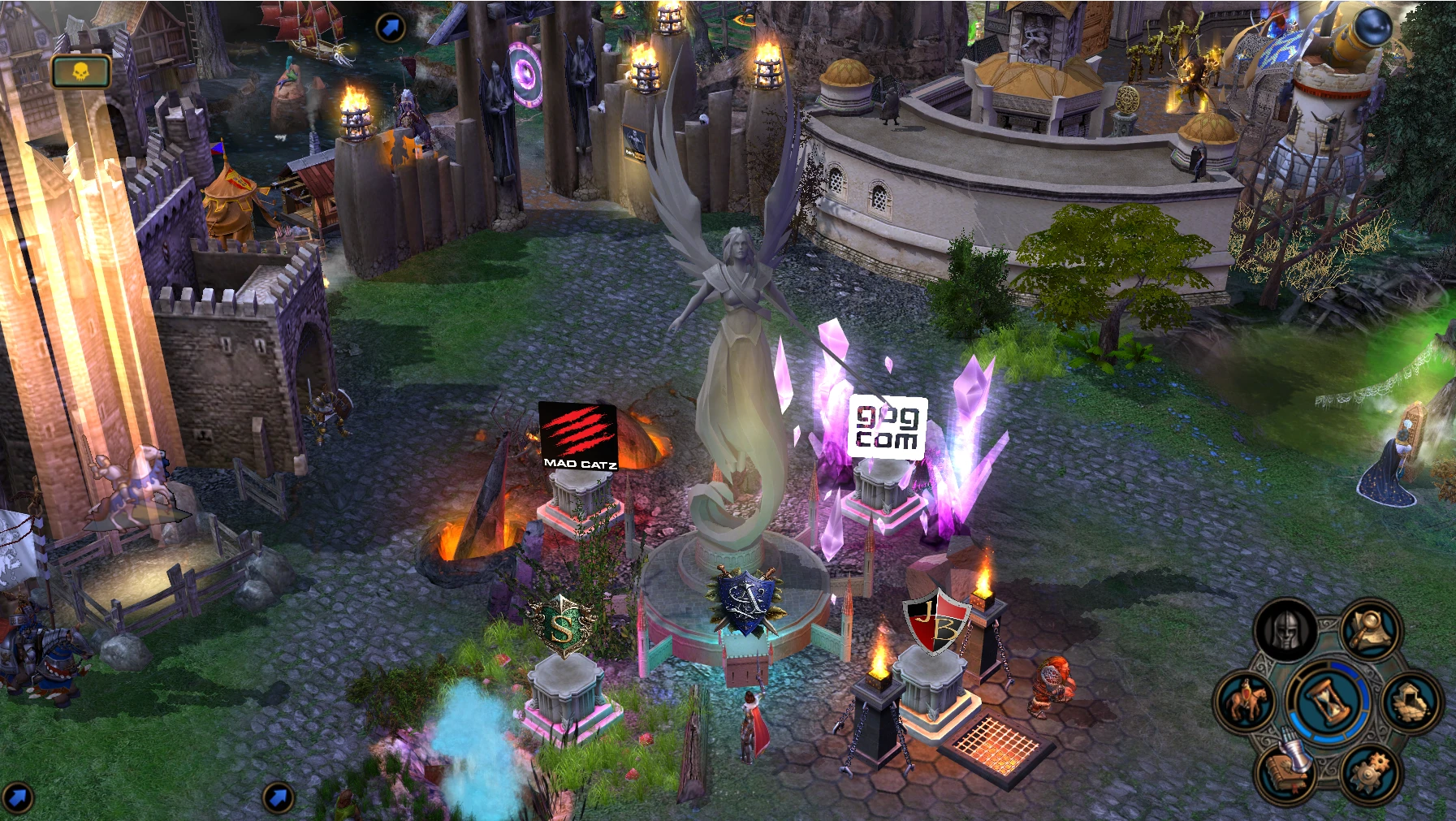1456x821 pixels.
Task: Open the gears system options icon
Action: click(x=1372, y=771)
